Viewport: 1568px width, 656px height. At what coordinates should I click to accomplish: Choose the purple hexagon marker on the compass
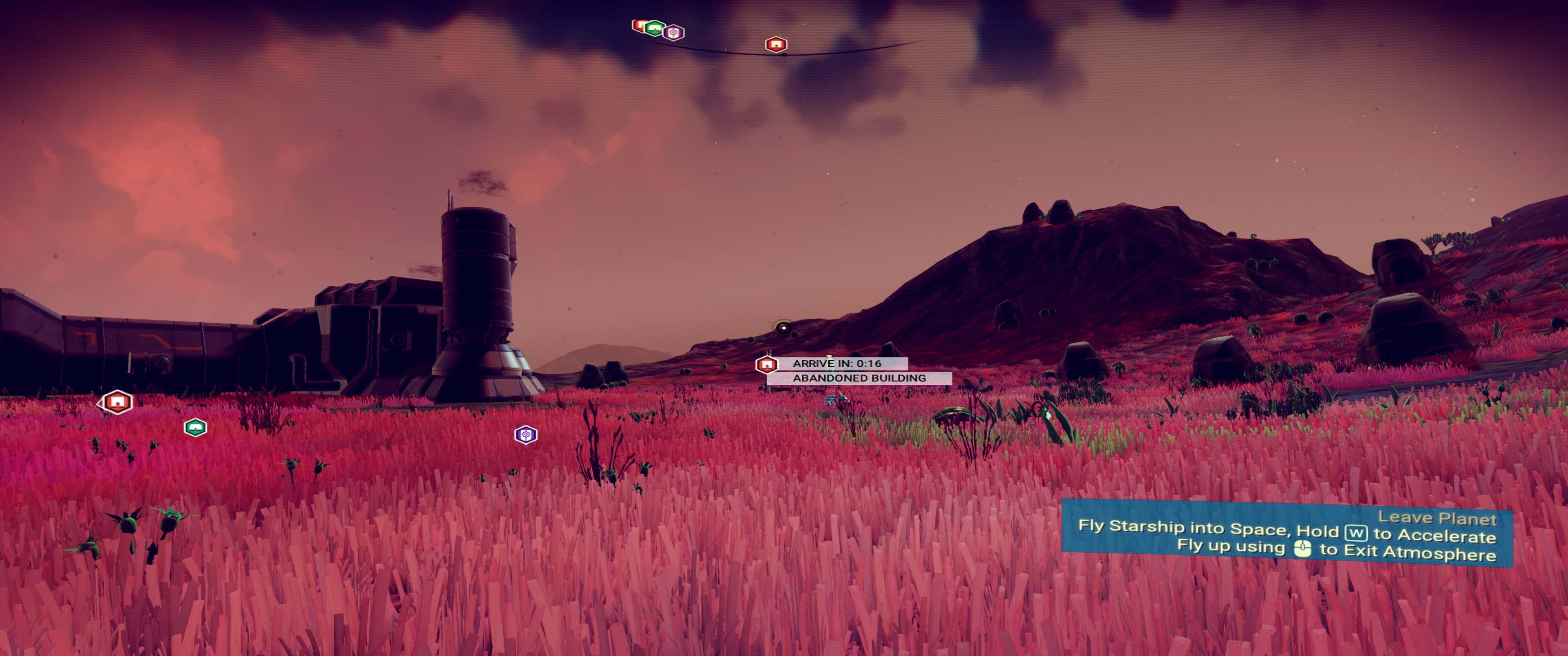(674, 32)
